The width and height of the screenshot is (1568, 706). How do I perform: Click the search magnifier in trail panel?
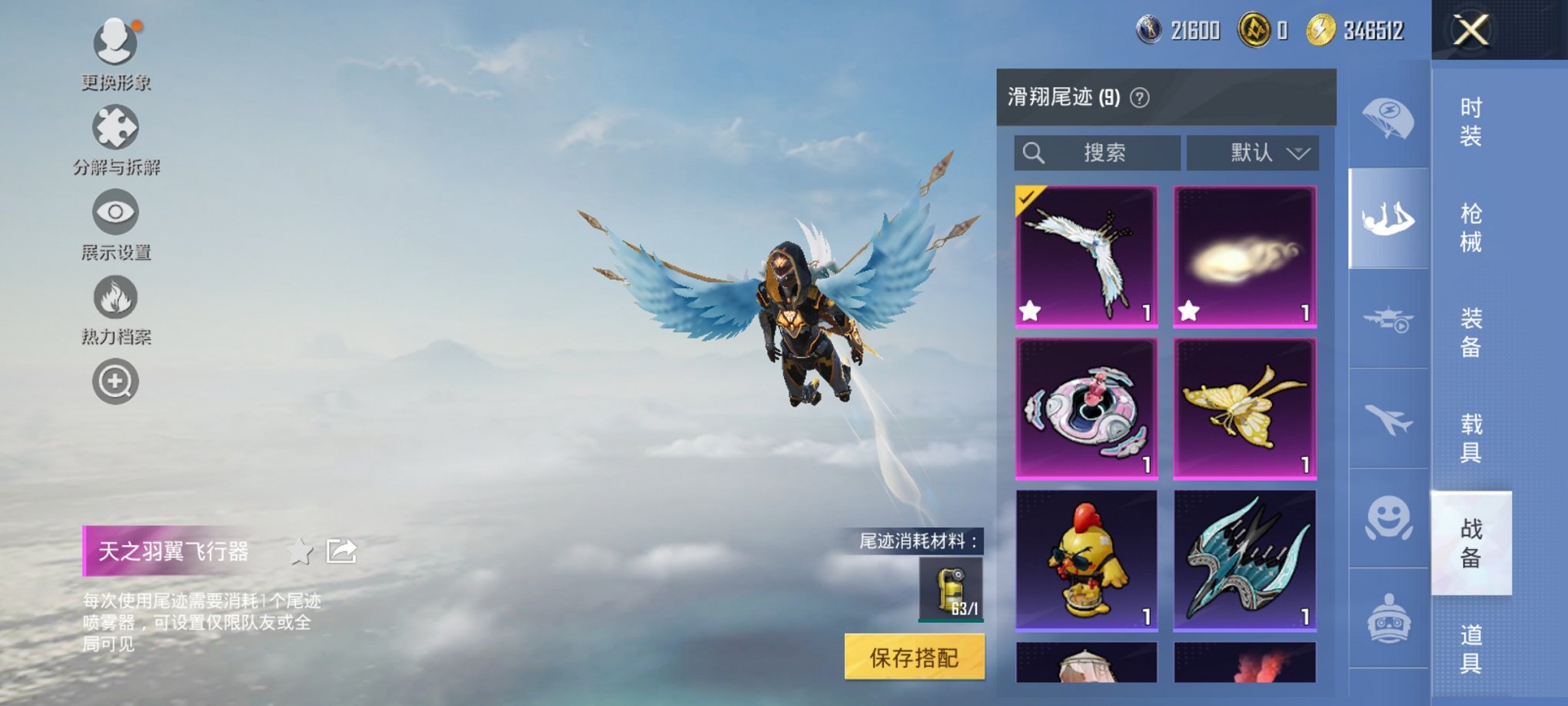point(1034,153)
